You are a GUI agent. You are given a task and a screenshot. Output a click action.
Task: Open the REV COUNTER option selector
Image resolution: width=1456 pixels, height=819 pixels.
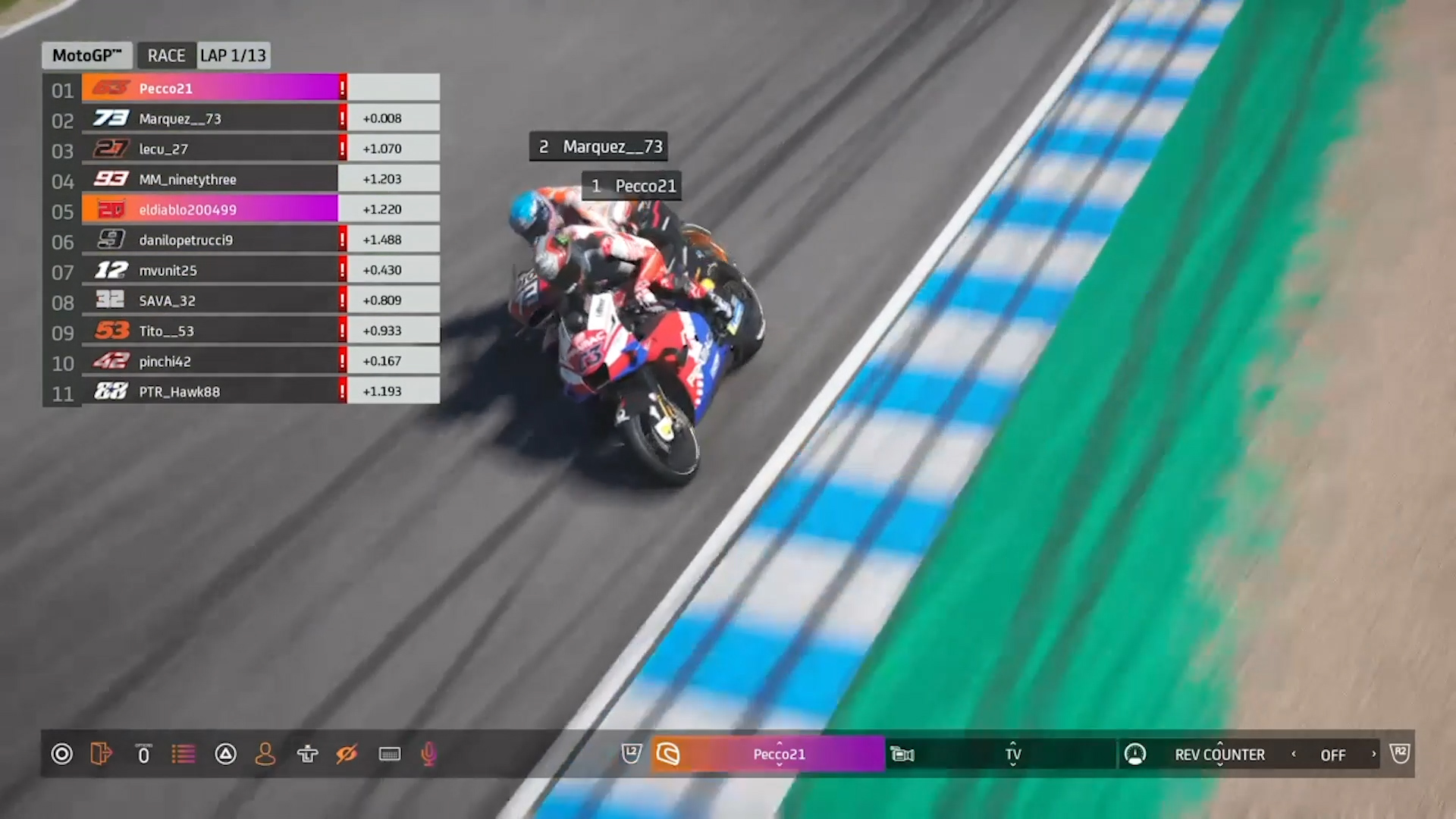pyautogui.click(x=1219, y=754)
